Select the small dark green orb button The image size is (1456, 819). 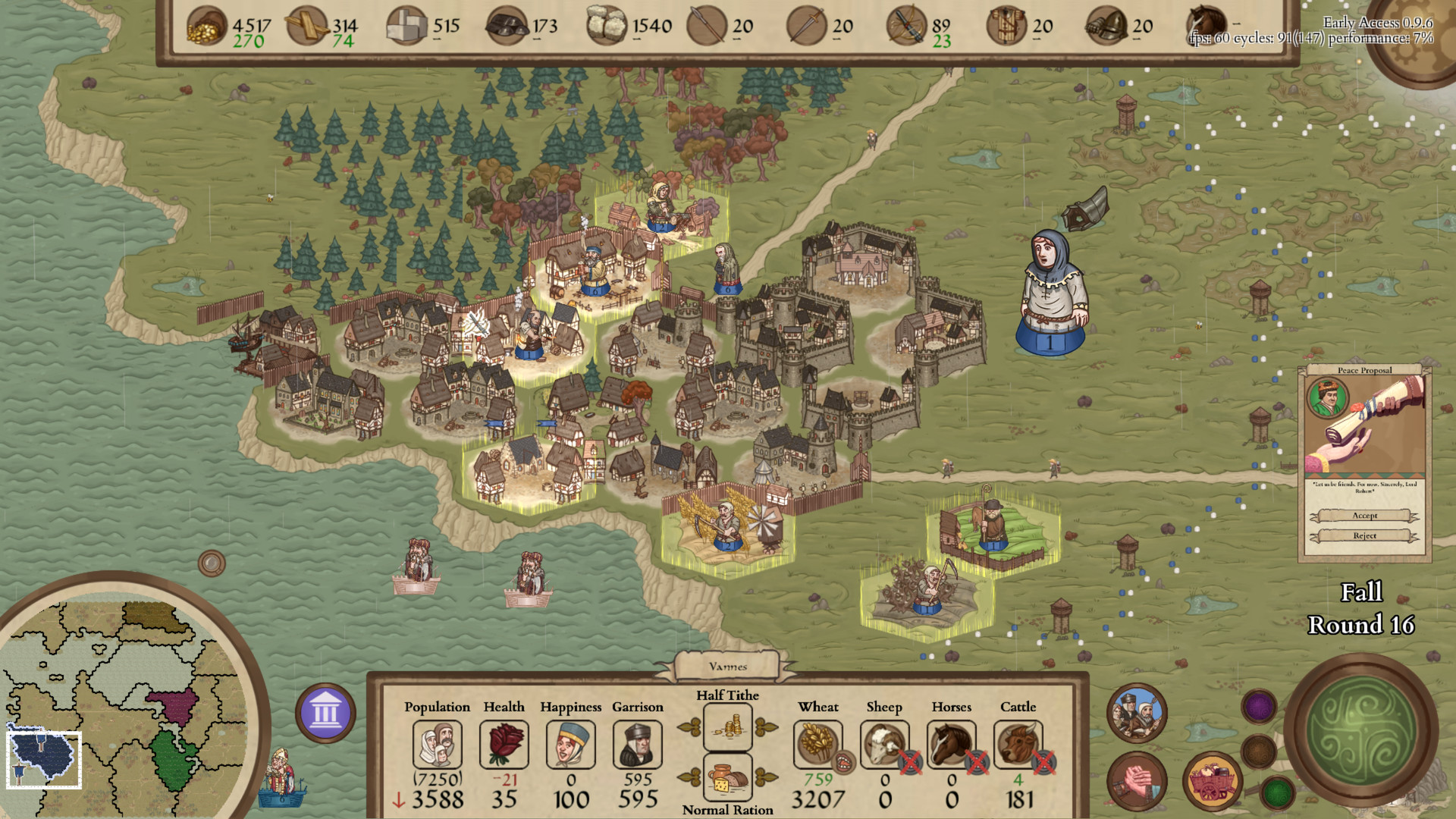(1278, 793)
